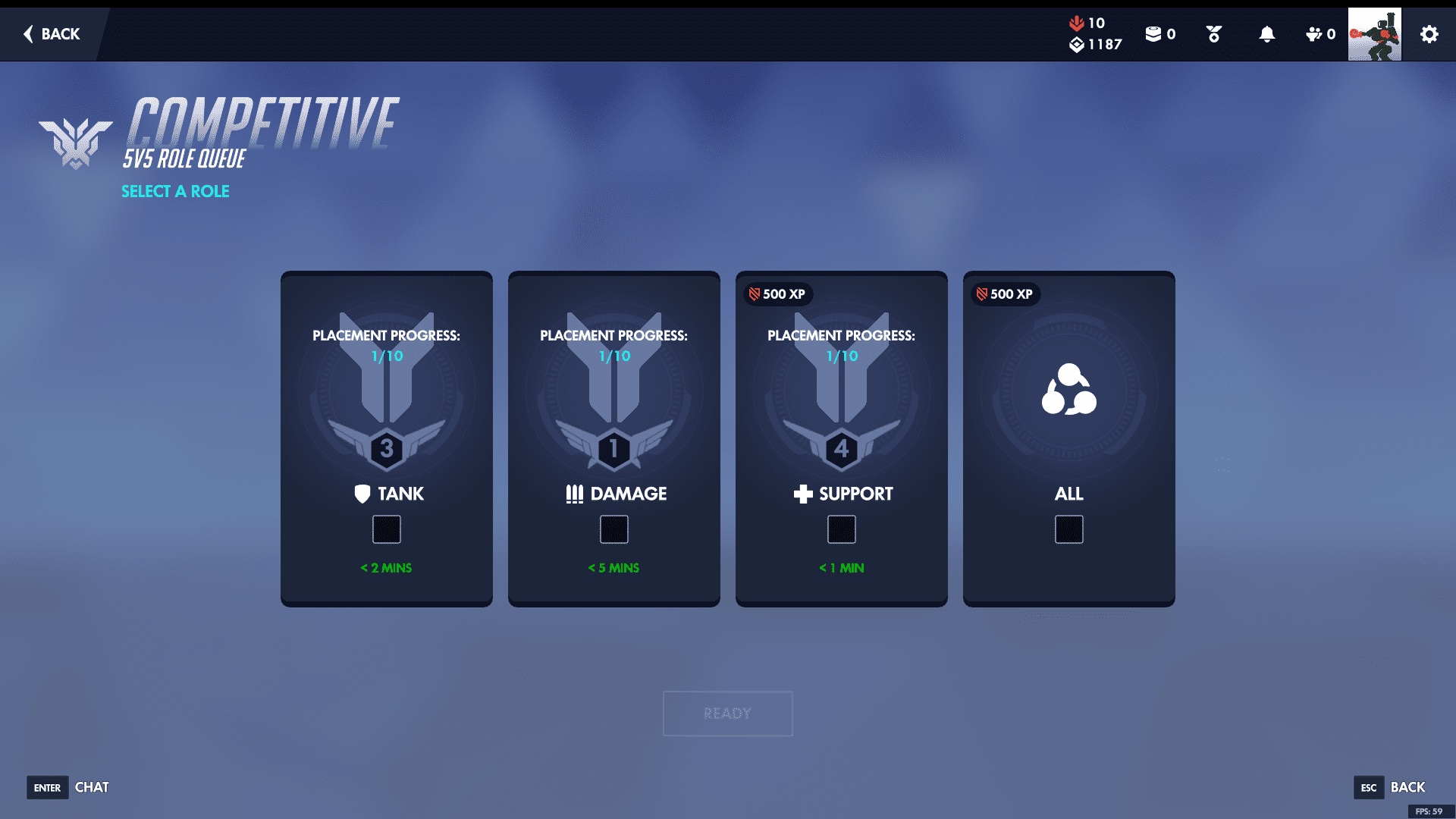Click the BACK arrow at top left

click(49, 34)
